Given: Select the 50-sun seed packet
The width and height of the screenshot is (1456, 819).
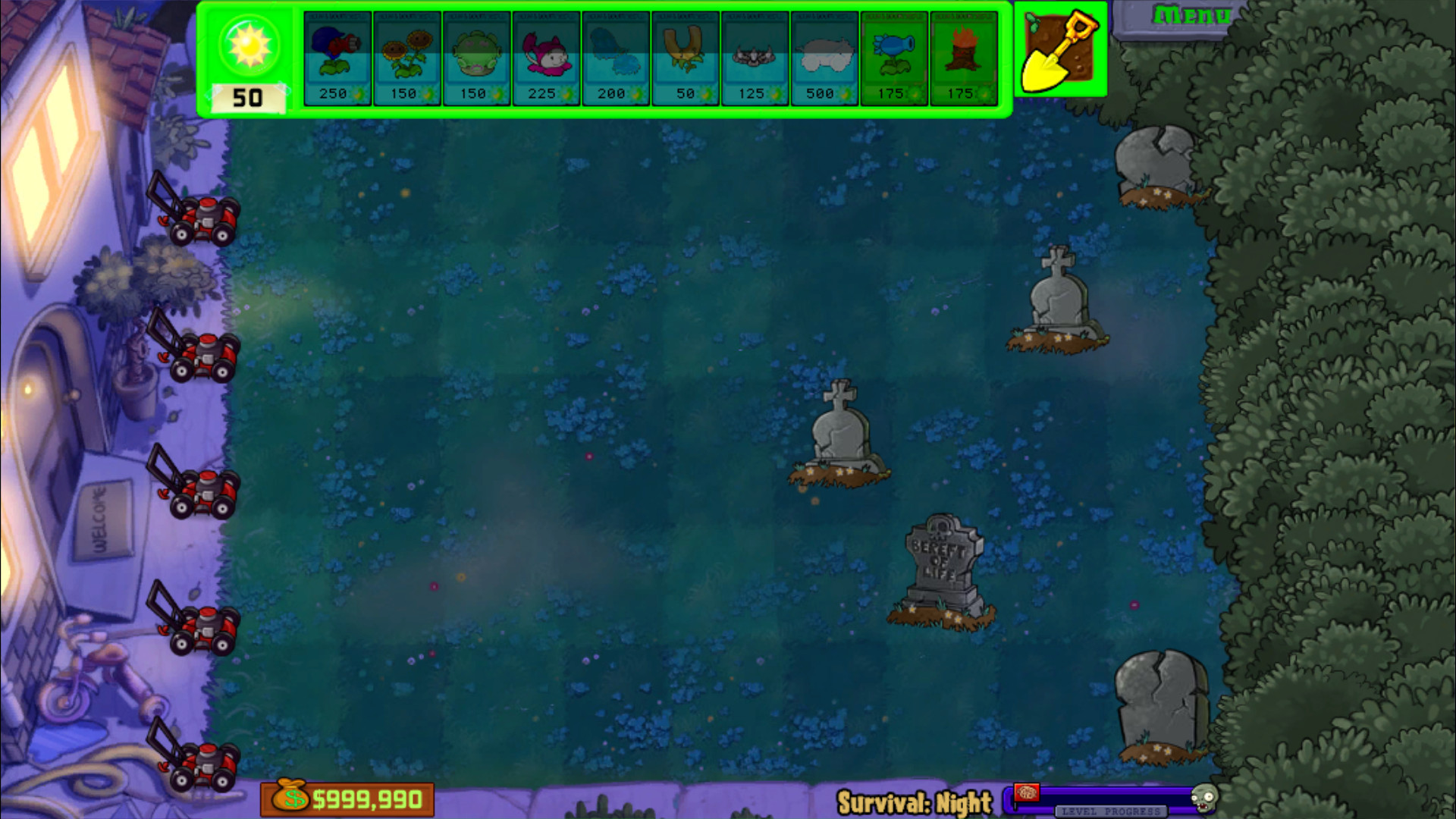Looking at the screenshot, I should (x=686, y=57).
